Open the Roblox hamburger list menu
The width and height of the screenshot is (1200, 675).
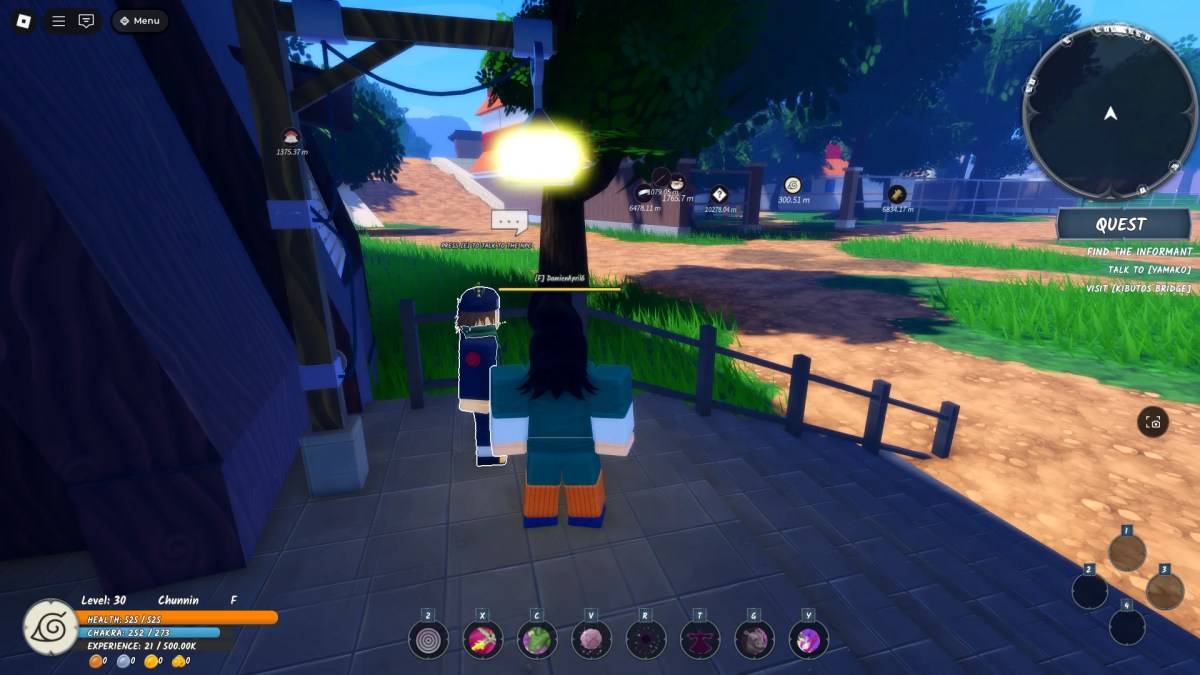(x=59, y=21)
